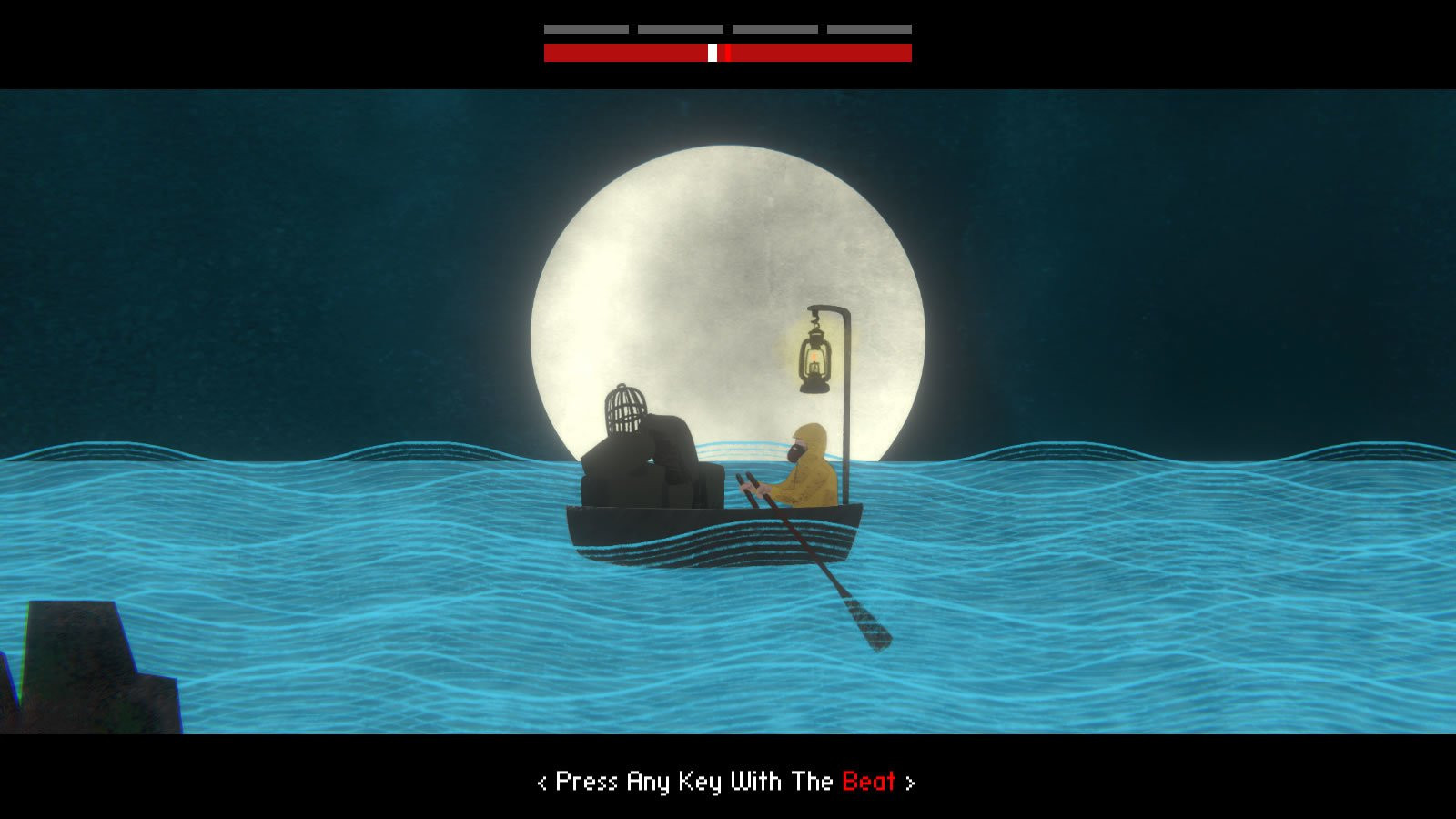Click the second gray beat segment
Image resolution: width=1456 pixels, height=819 pixels.
[681, 27]
